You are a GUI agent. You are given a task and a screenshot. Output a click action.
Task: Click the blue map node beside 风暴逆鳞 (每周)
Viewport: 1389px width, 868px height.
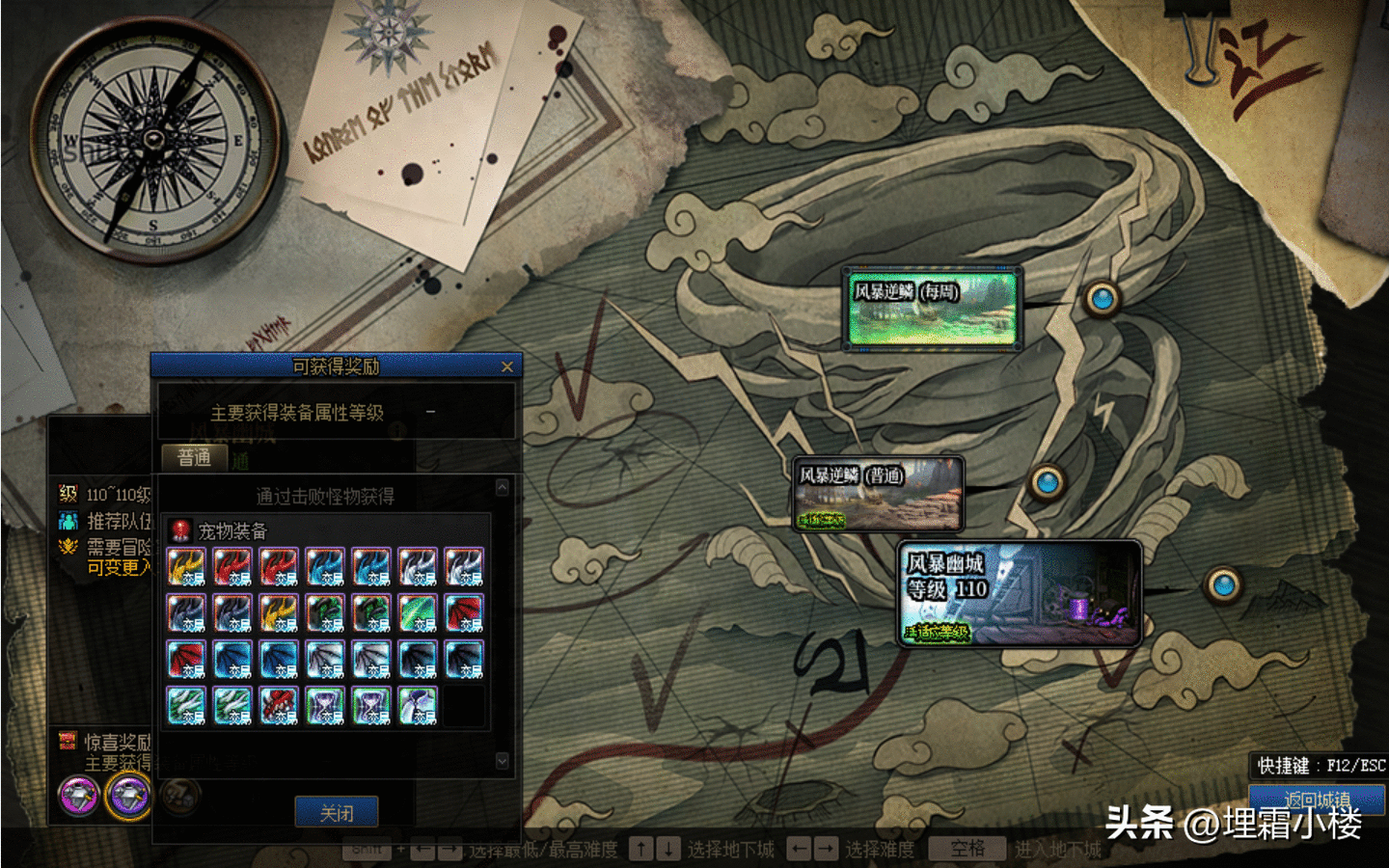click(1102, 299)
